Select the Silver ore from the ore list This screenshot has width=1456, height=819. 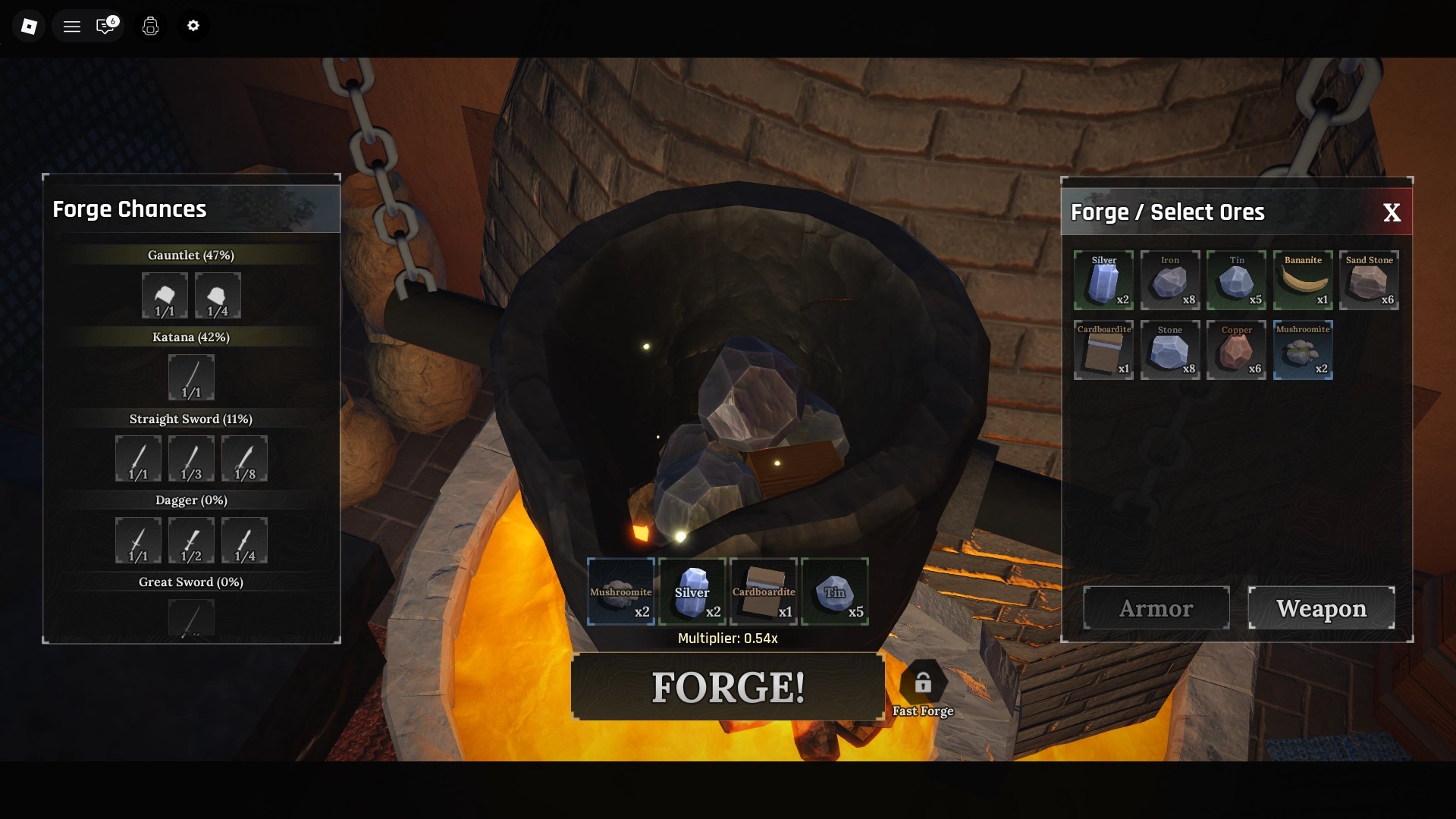click(1103, 280)
